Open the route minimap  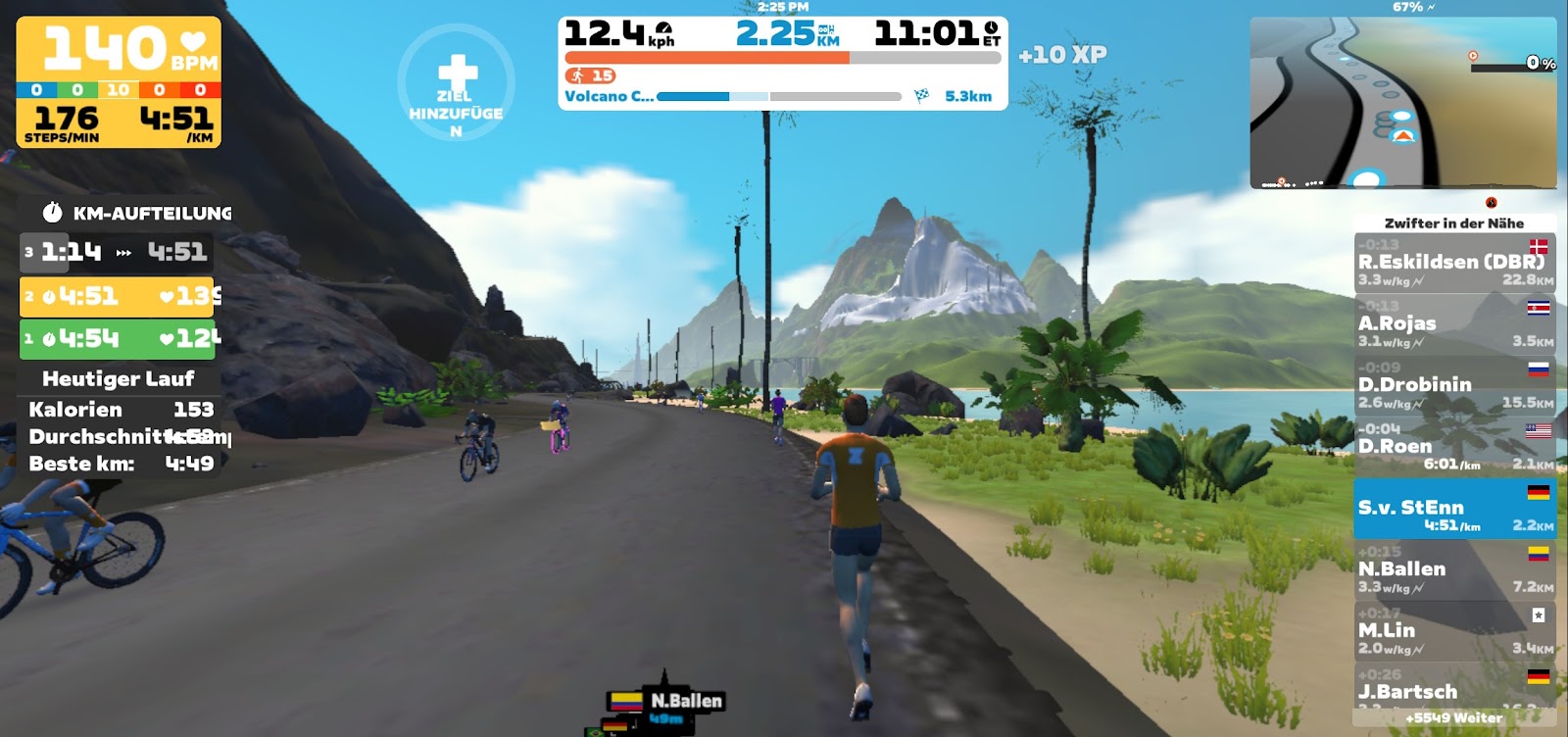click(x=1402, y=103)
